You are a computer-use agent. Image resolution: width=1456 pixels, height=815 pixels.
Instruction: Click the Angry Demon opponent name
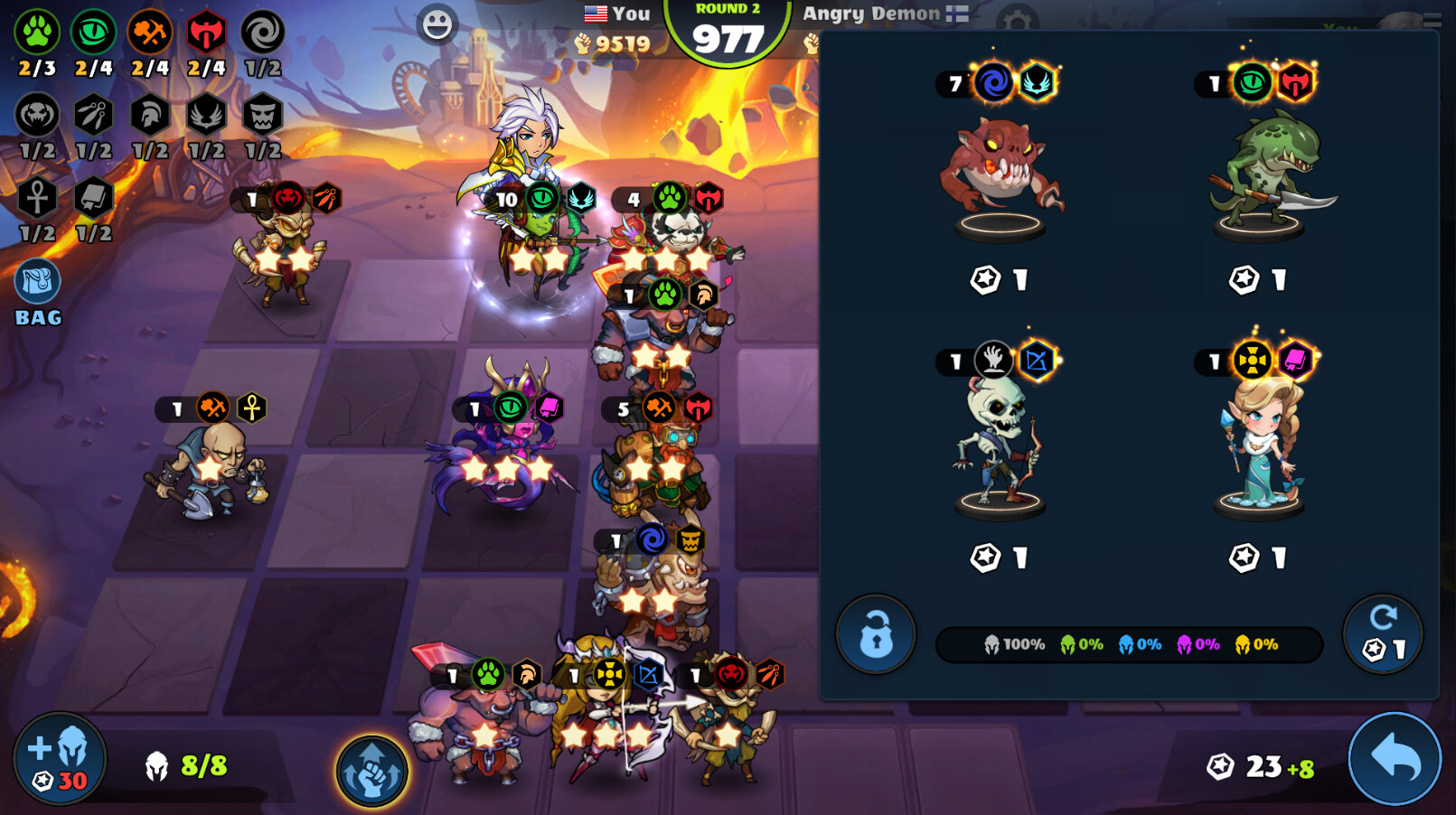tap(870, 14)
